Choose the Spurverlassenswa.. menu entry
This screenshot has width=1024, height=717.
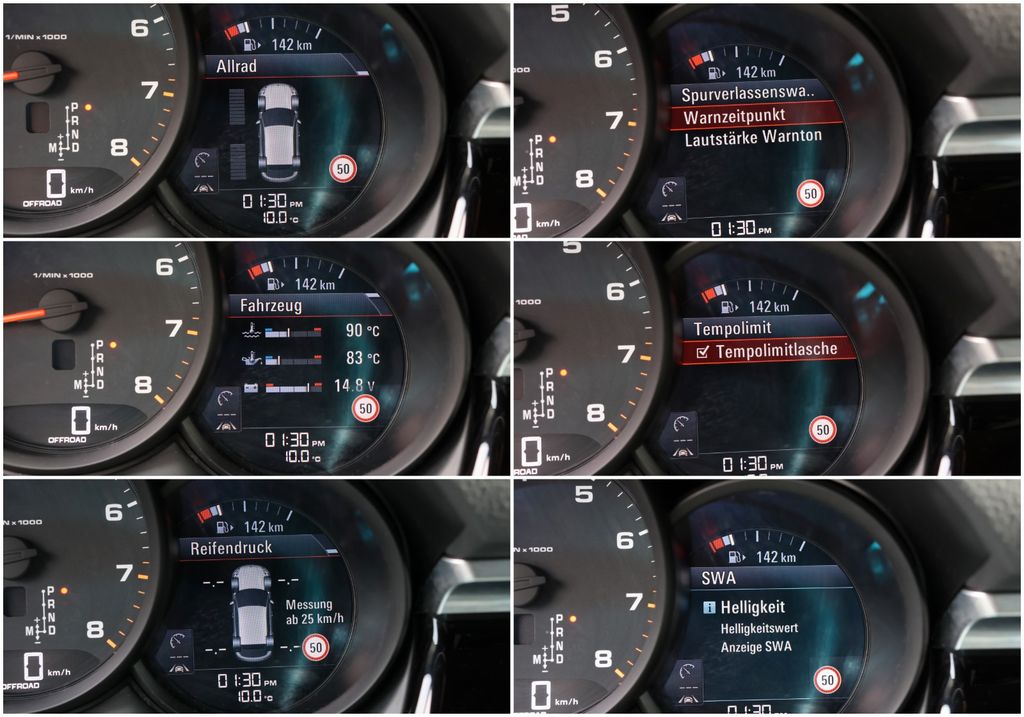748,95
